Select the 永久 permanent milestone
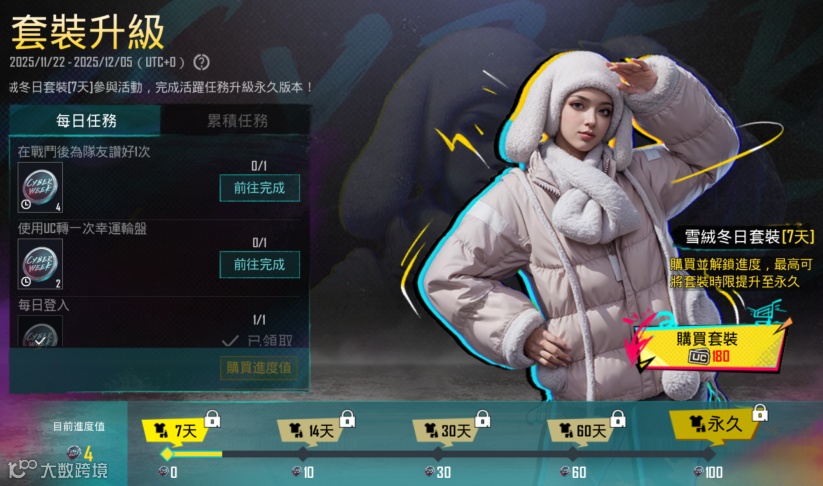The width and height of the screenshot is (823, 486). pos(716,425)
